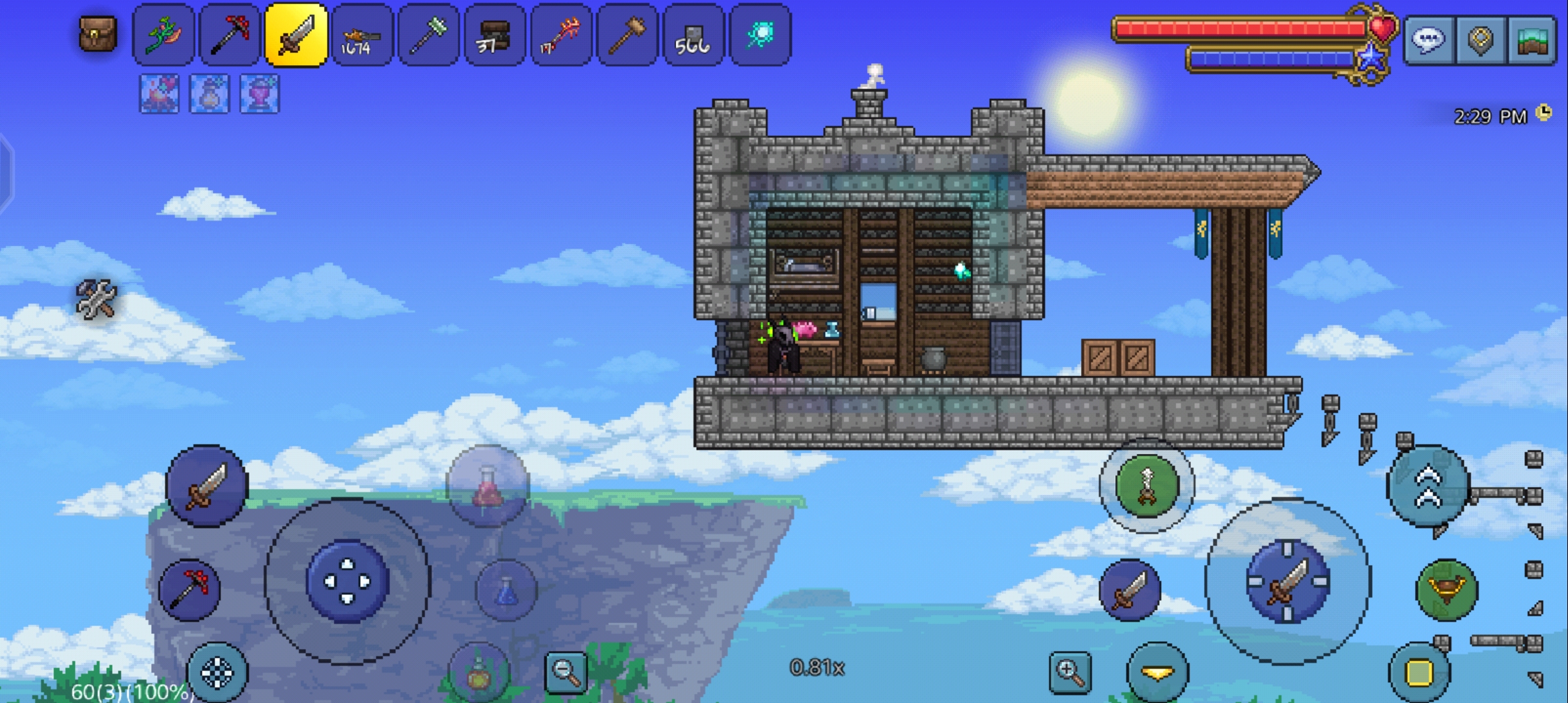Viewport: 1568px width, 703px height.
Task: Open the world map landscape button
Action: tap(1532, 40)
